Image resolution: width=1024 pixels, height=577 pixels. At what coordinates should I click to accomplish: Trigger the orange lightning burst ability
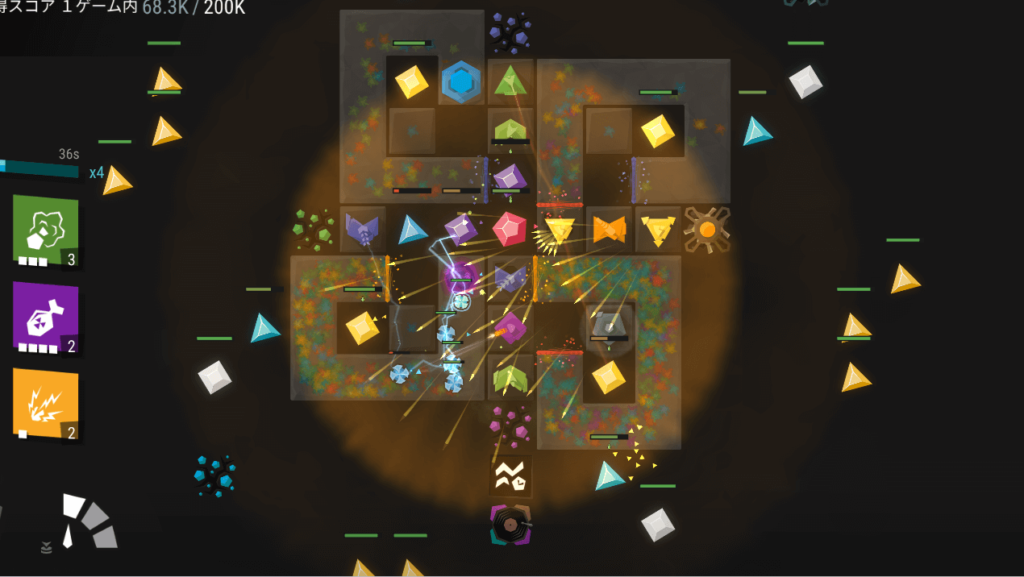pos(45,403)
